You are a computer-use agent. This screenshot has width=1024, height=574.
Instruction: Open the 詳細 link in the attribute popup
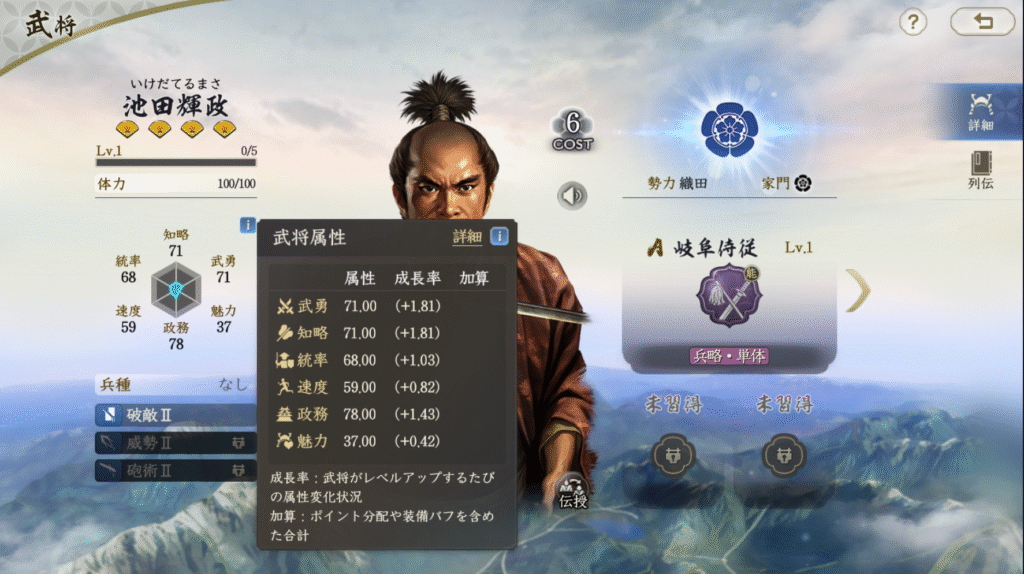coord(467,237)
